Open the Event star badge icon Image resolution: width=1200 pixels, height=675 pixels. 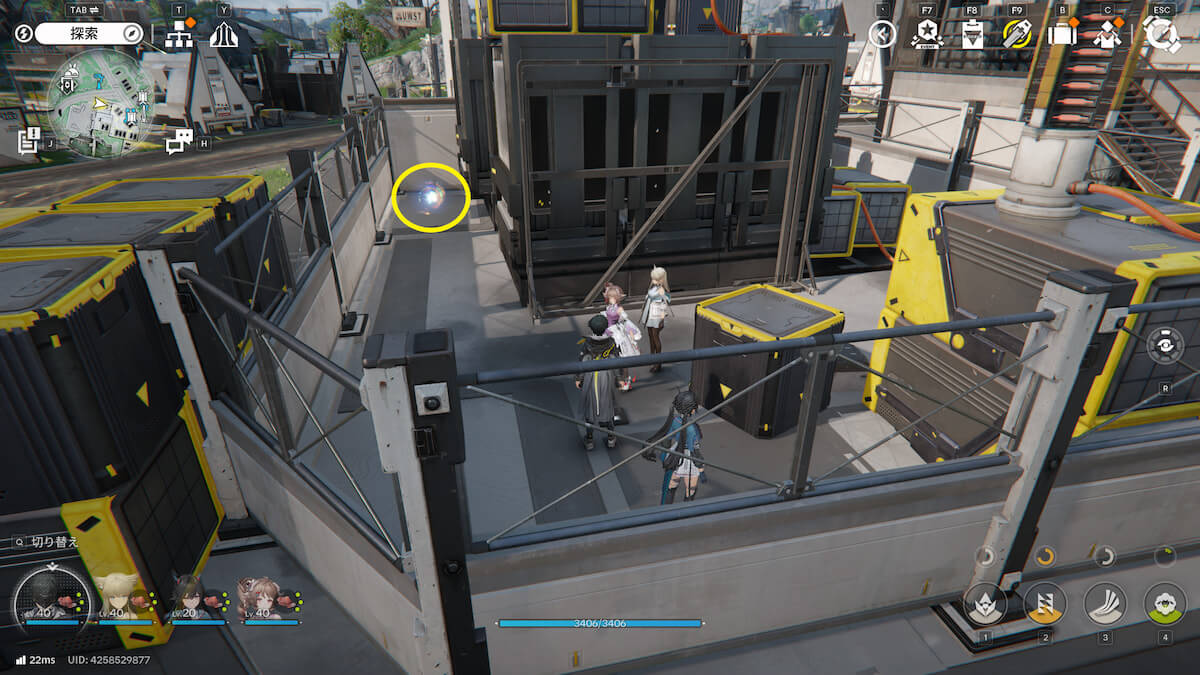pyautogui.click(x=926, y=35)
